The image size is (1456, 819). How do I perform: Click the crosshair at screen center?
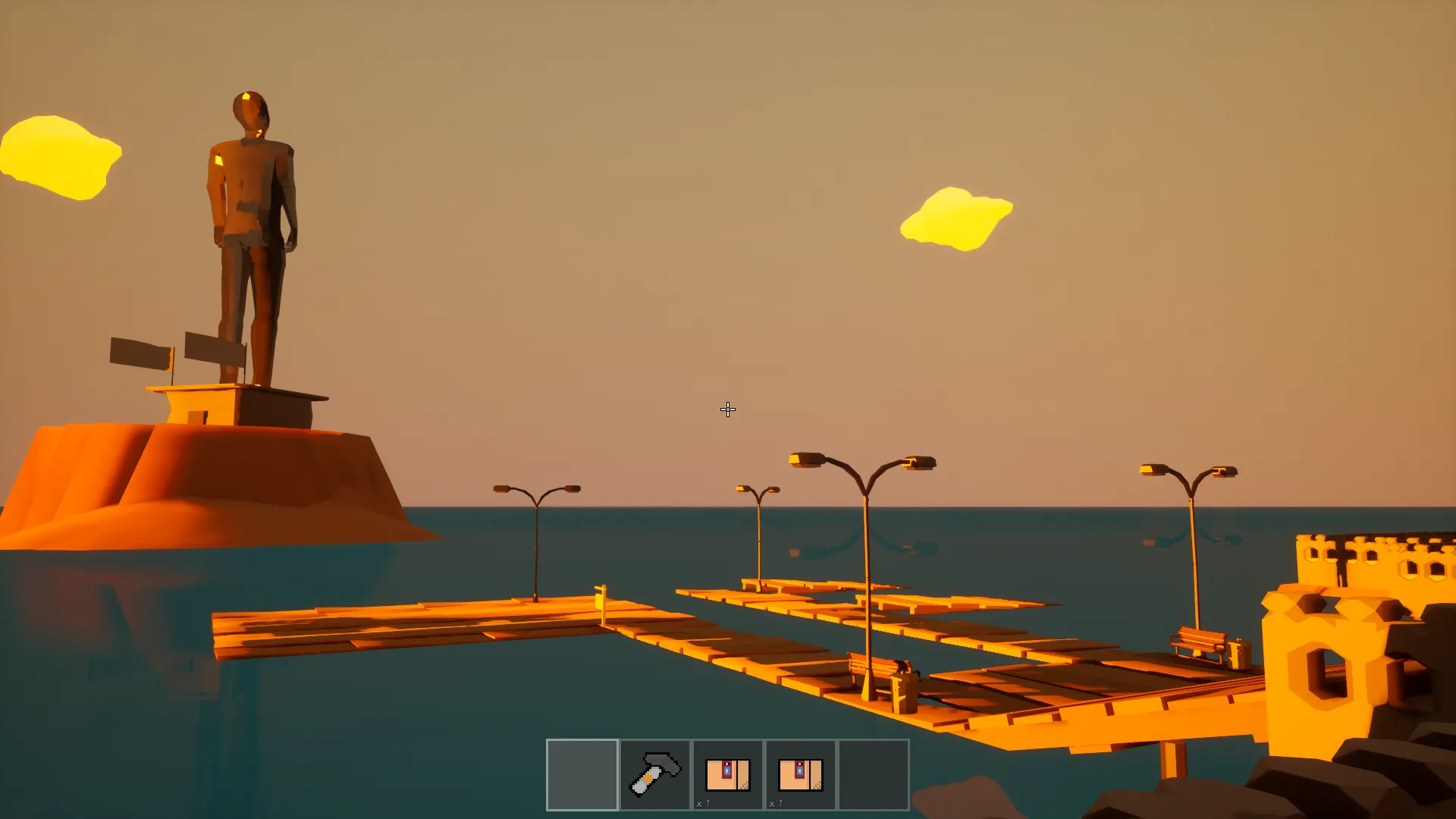(727, 409)
